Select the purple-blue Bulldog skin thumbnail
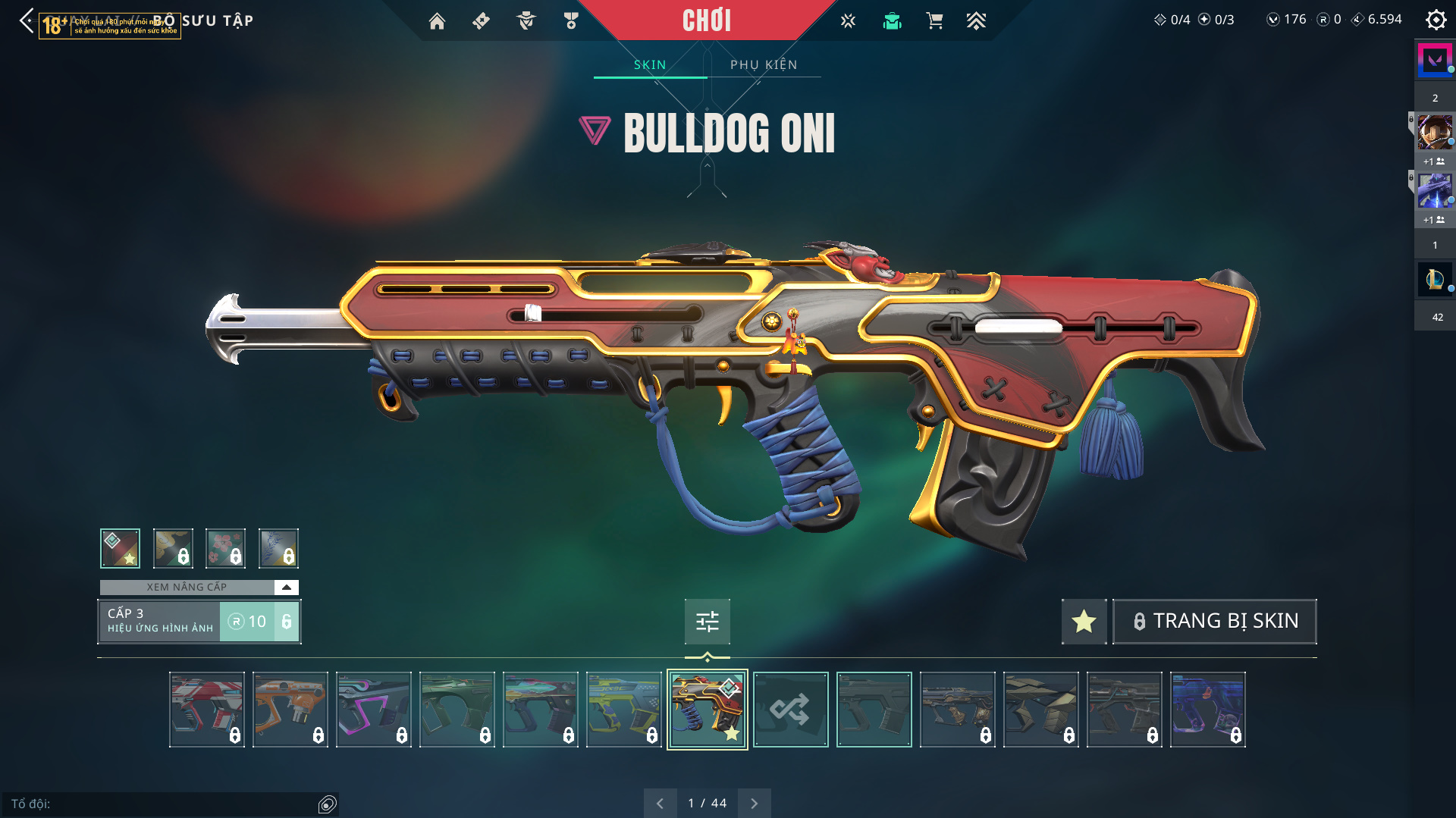The width and height of the screenshot is (1456, 818). [x=1207, y=710]
